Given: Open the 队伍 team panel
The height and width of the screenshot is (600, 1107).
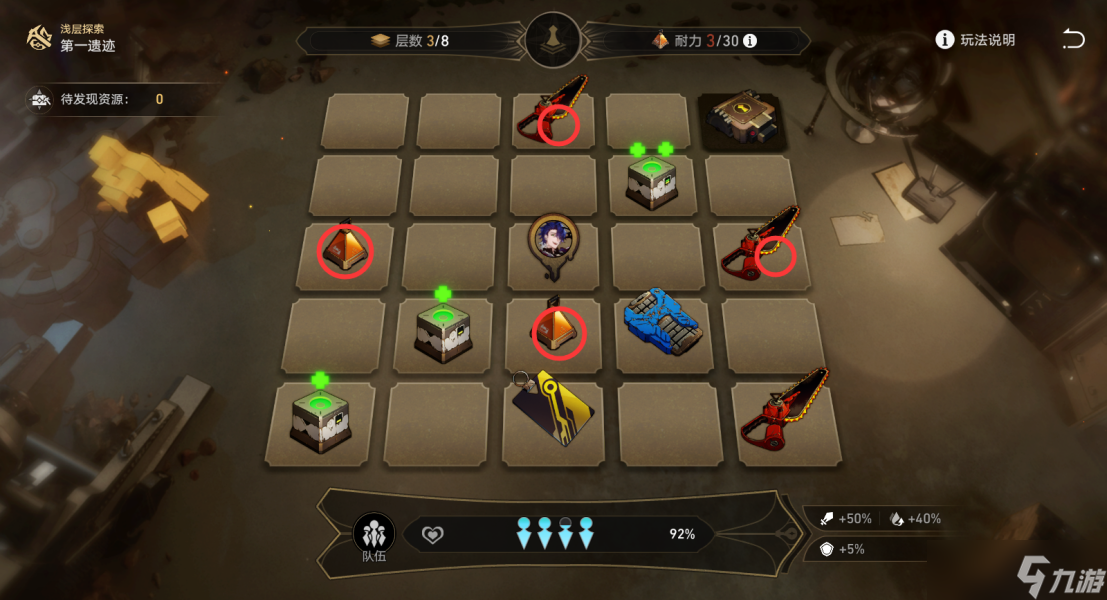Looking at the screenshot, I should (x=374, y=535).
